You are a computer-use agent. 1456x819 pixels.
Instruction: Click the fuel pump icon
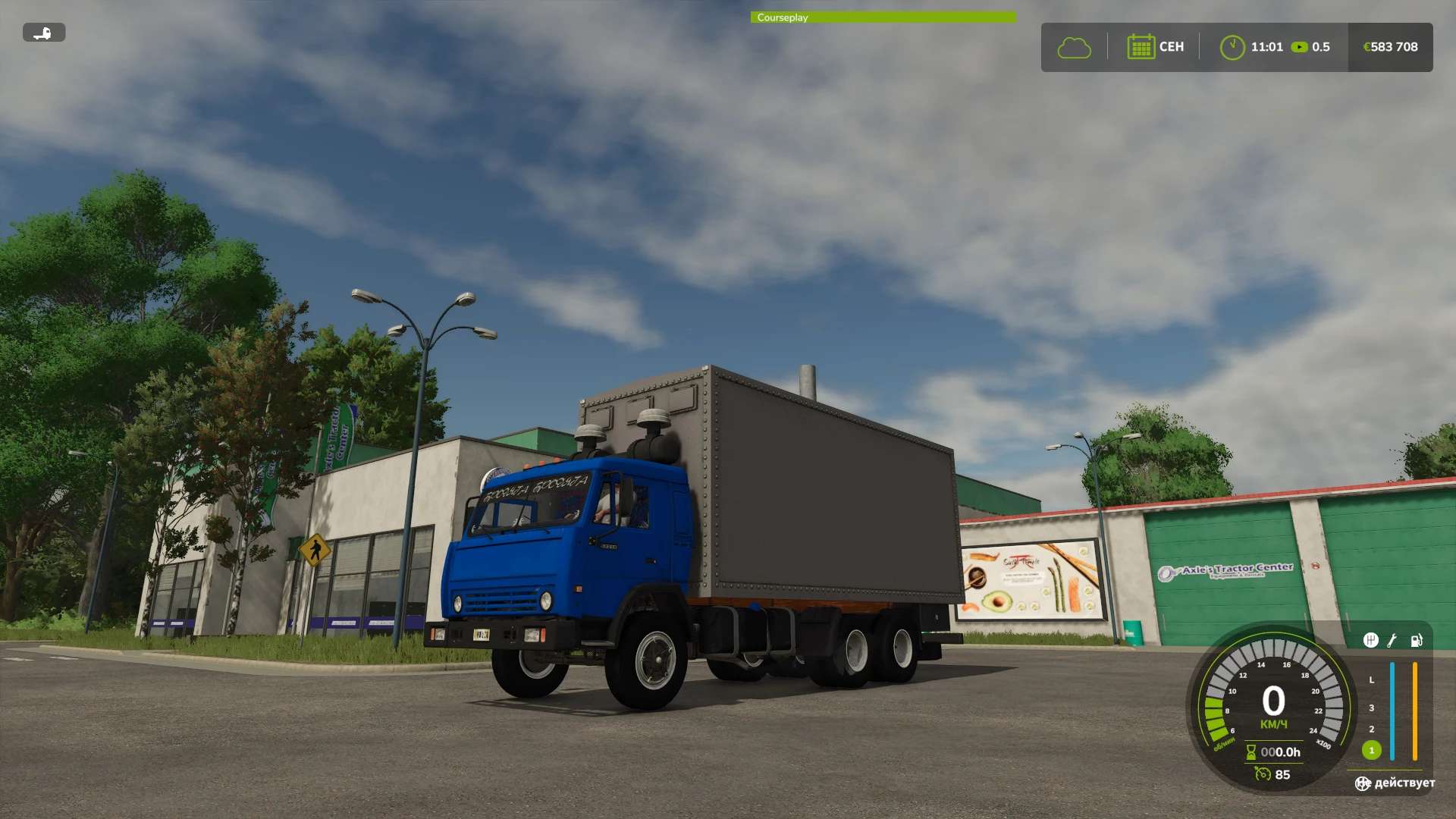coord(1416,641)
